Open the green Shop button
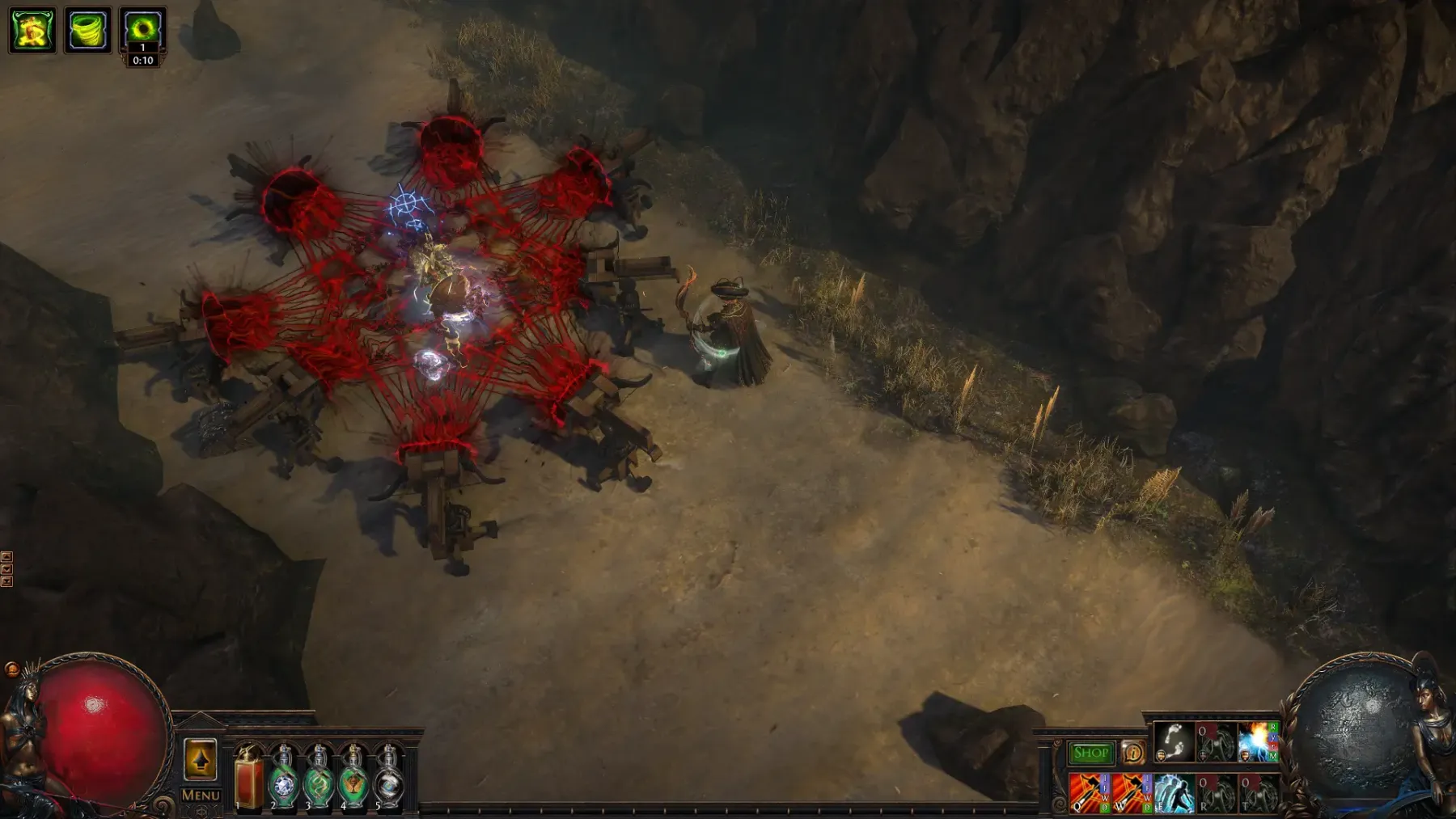Screen dimensions: 1456x819 1090,753
